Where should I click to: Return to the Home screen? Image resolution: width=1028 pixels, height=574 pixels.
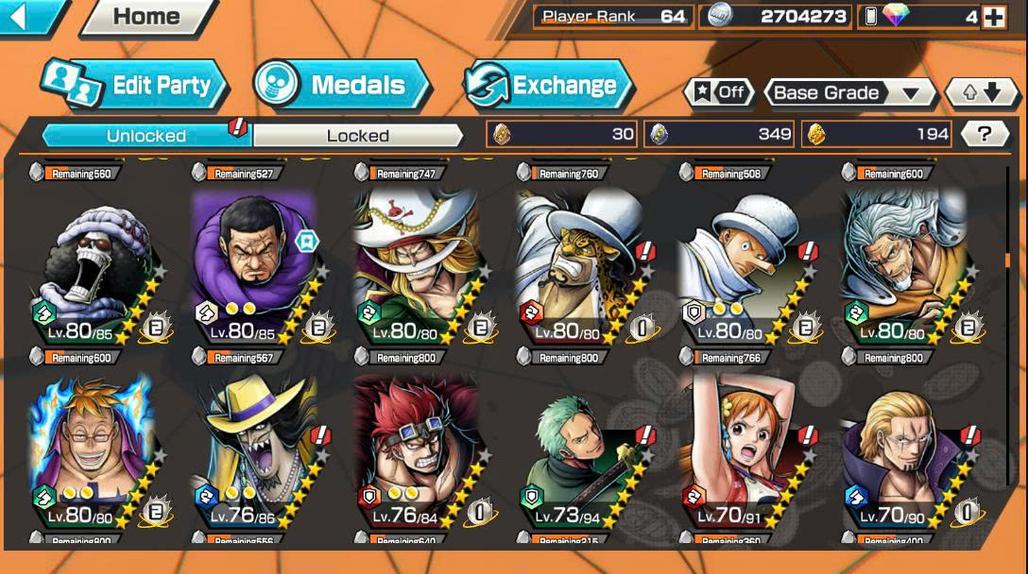(x=146, y=16)
